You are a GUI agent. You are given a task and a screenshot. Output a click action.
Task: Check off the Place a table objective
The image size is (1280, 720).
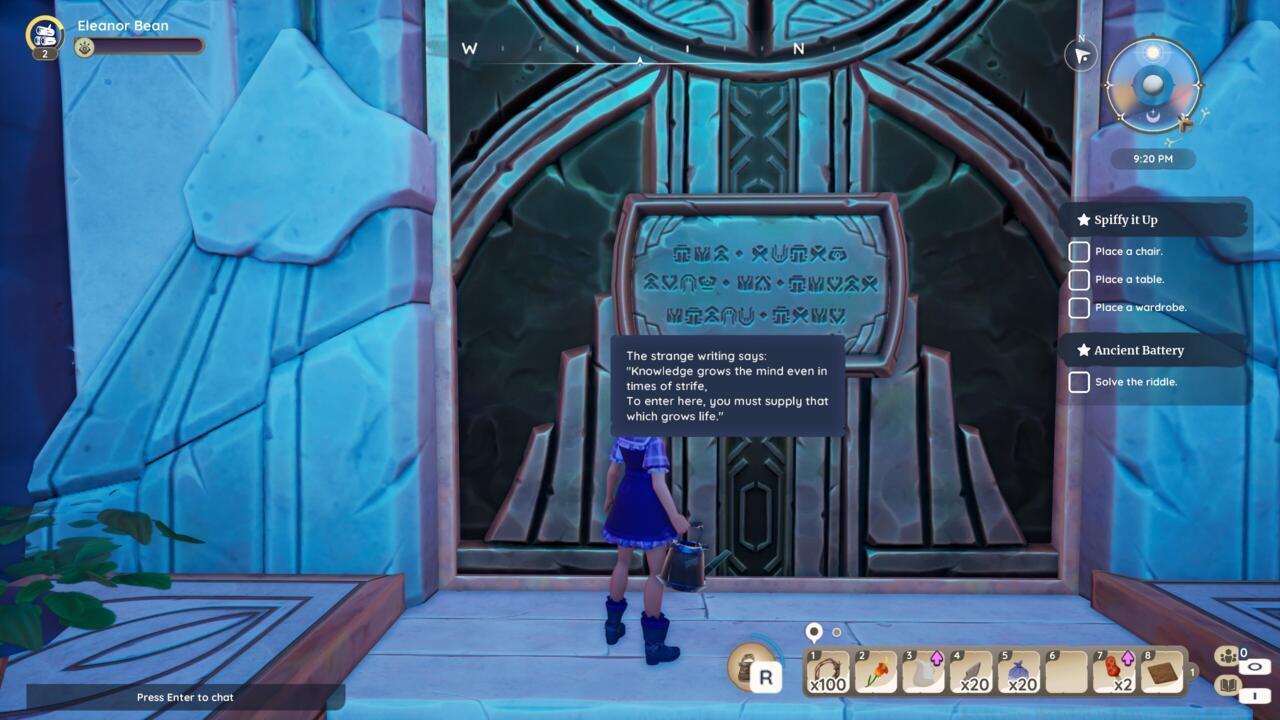coord(1079,280)
